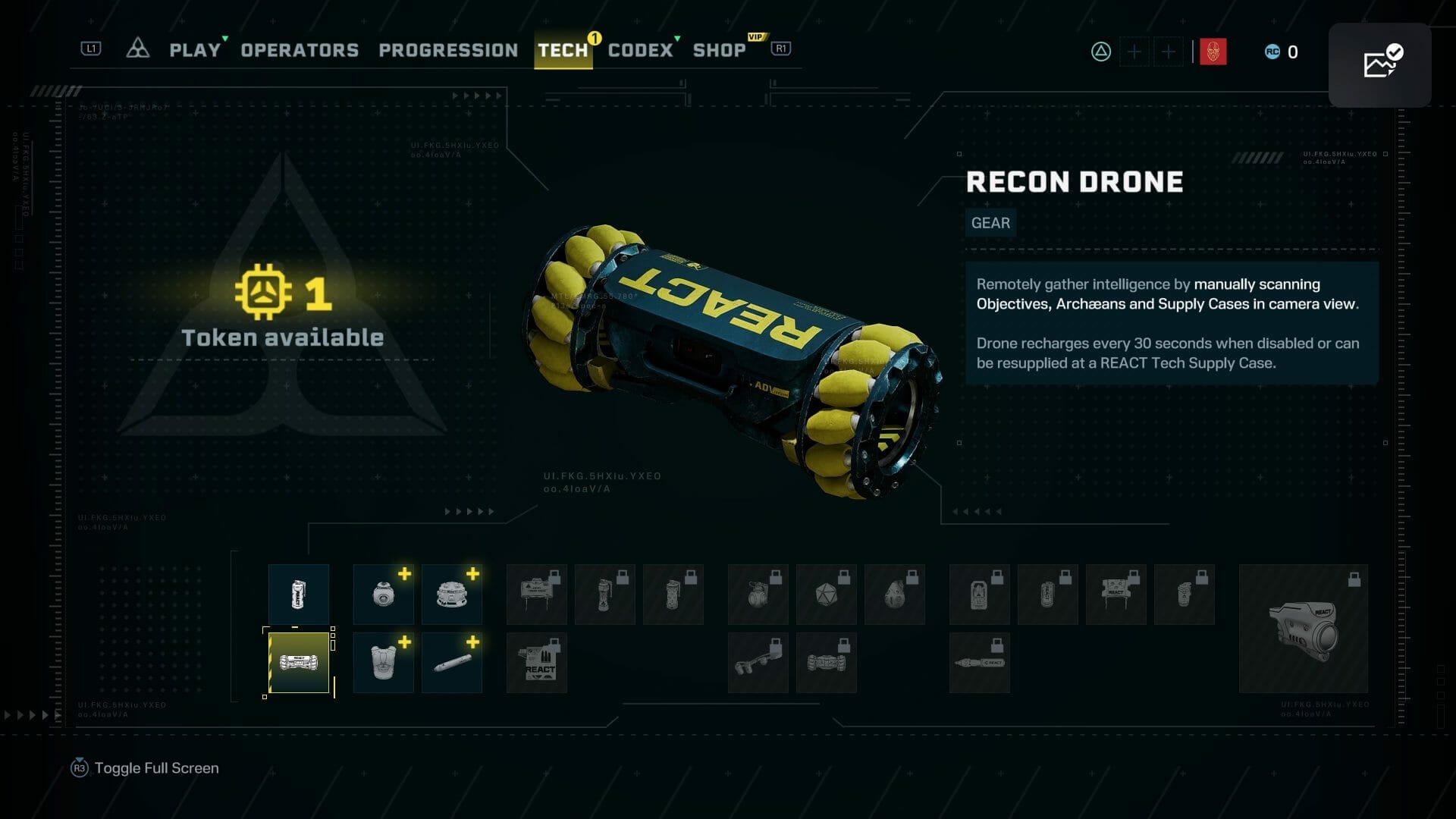Unlock the dome-shaped mine gadget
The width and height of the screenshot is (1456, 819).
pyautogui.click(x=452, y=595)
